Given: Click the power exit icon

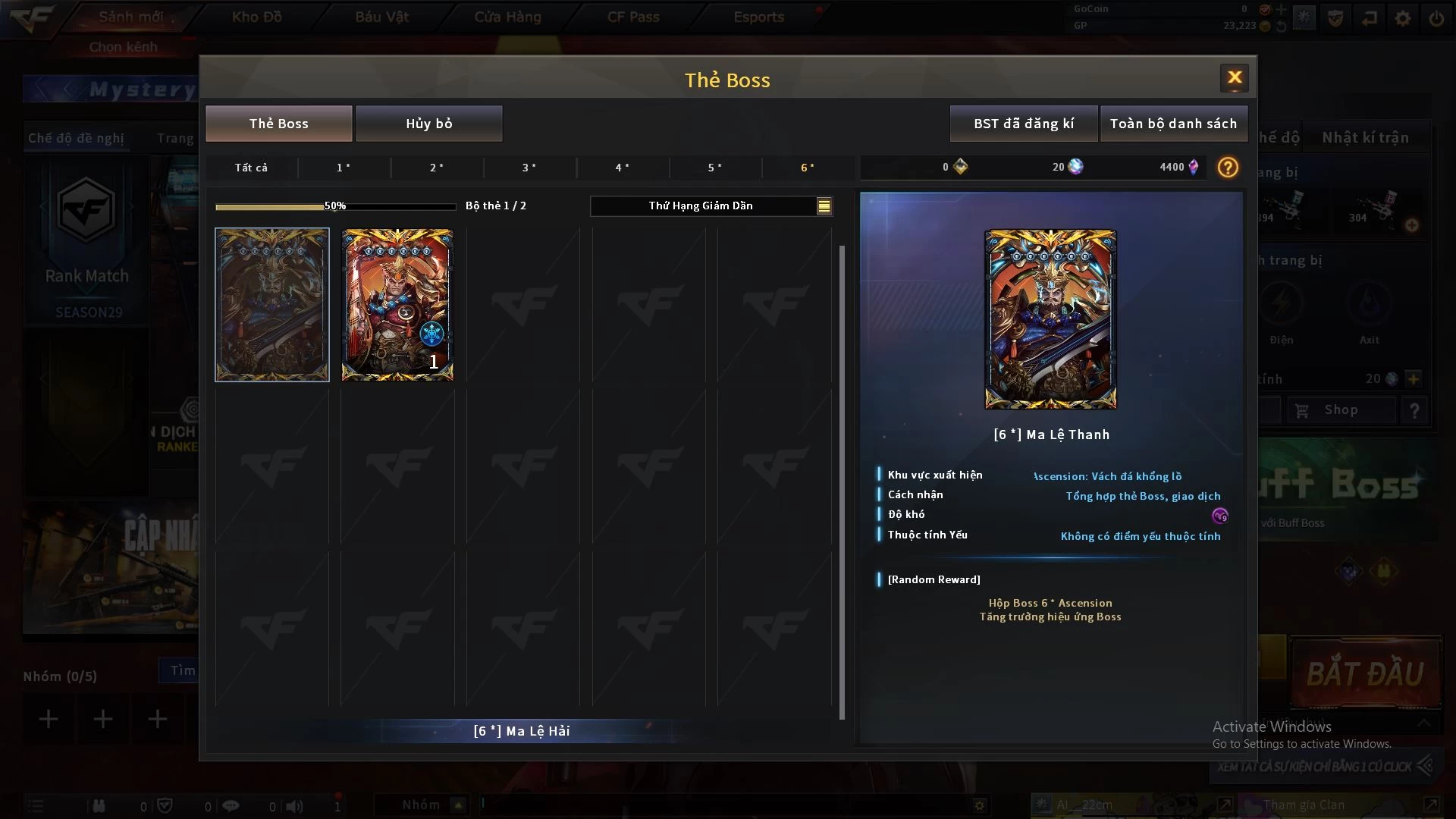Looking at the screenshot, I should point(1436,18).
